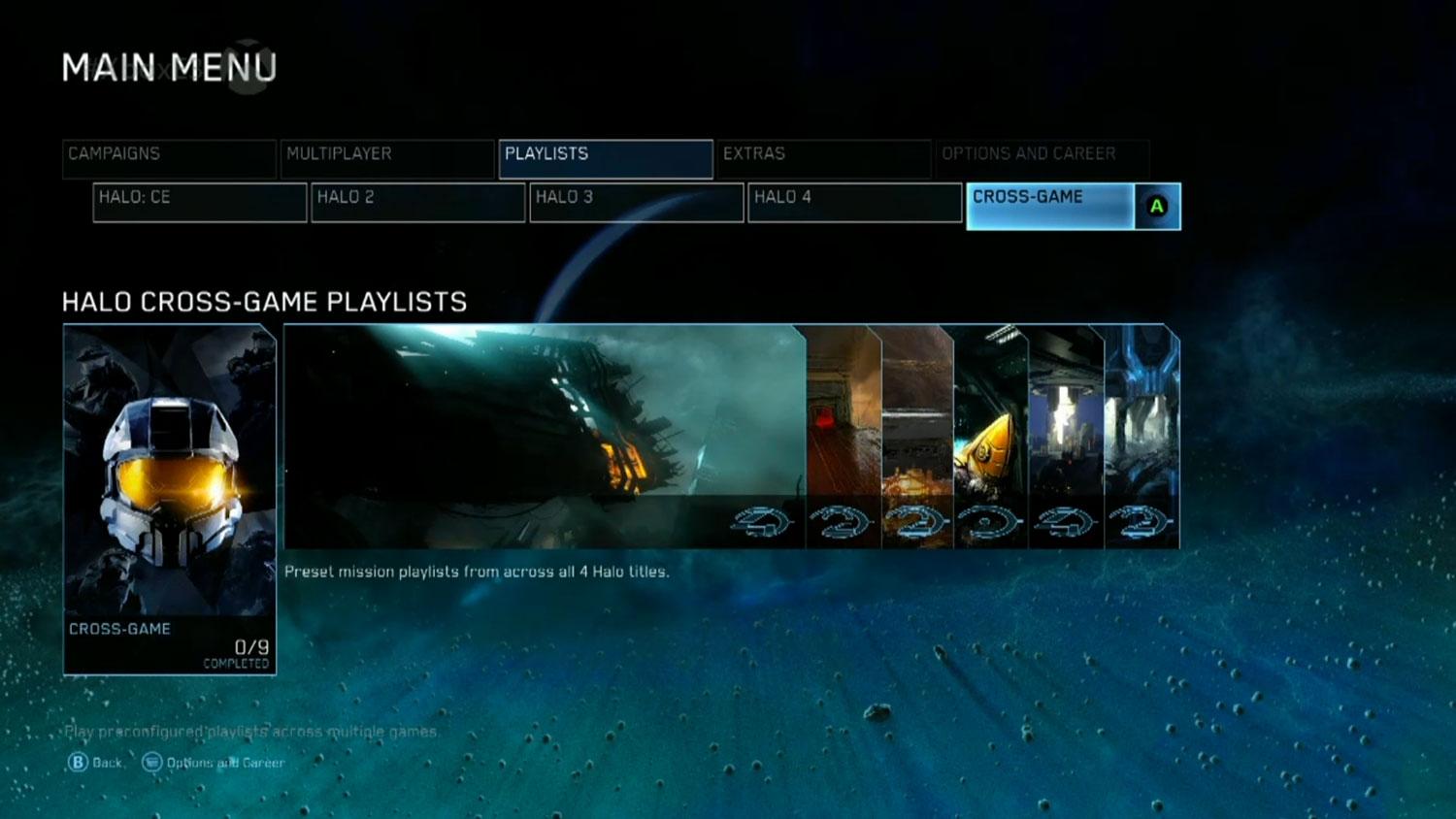Choose the Halo: CE playlist category
Screen dimensions: 1456x819
pos(200,202)
